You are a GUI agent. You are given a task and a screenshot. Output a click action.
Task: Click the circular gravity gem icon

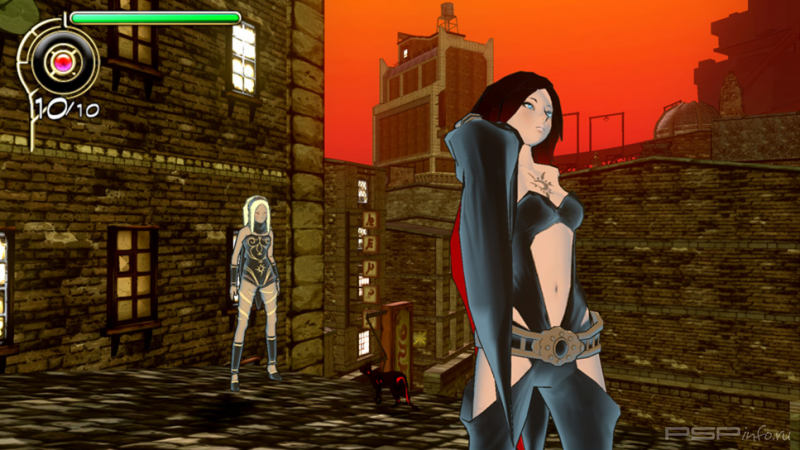pyautogui.click(x=64, y=60)
